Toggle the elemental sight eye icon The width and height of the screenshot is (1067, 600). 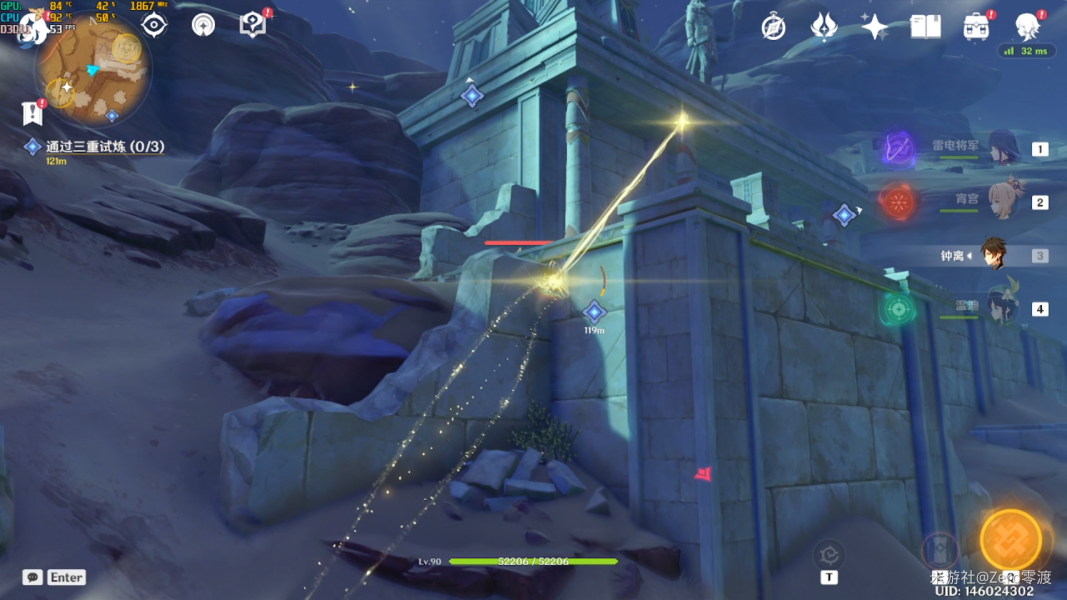154,24
